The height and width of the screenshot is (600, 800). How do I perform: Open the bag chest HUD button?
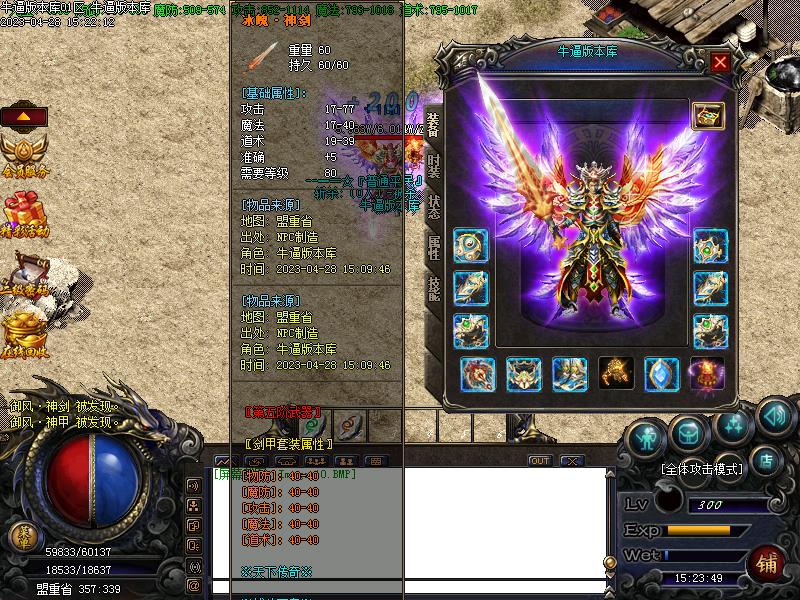click(x=688, y=433)
